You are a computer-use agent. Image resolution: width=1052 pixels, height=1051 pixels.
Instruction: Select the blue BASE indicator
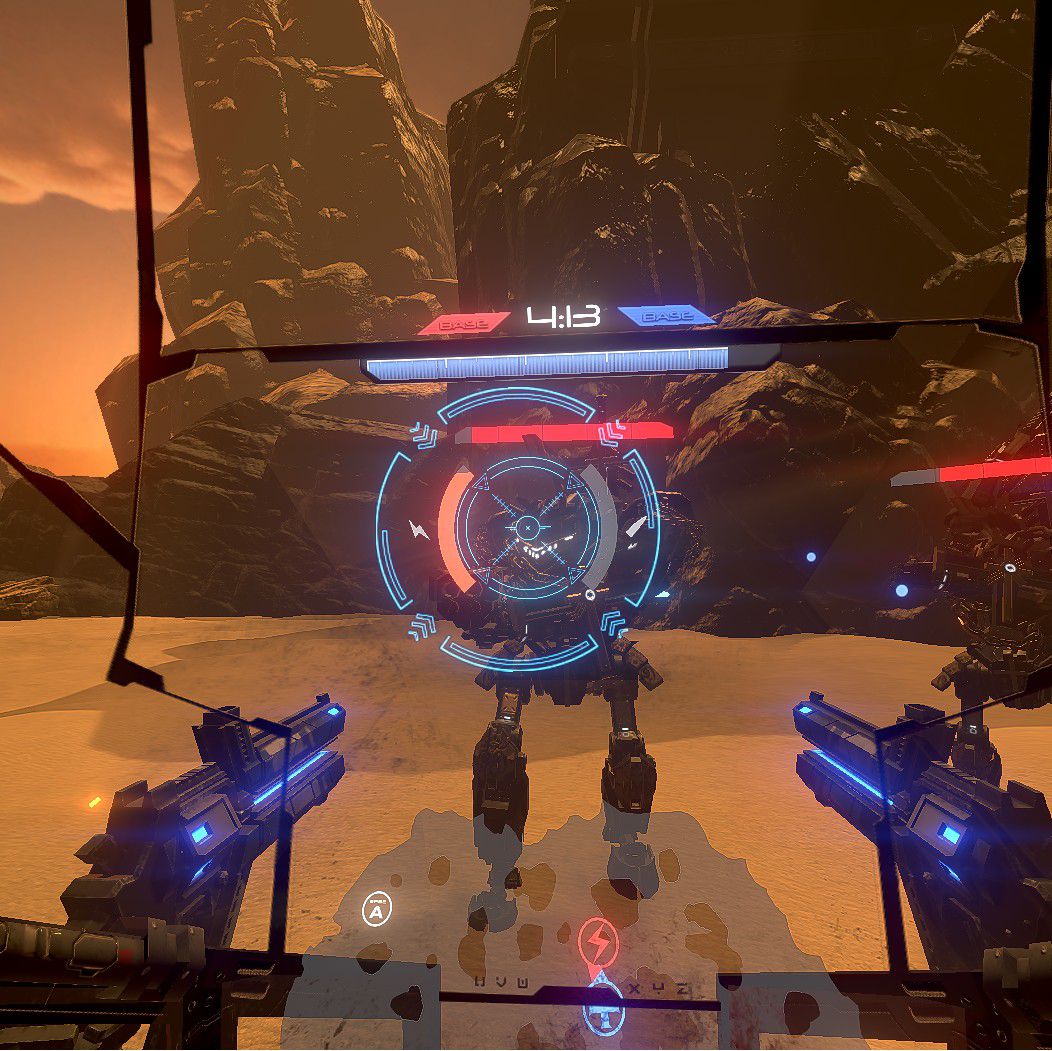(664, 317)
